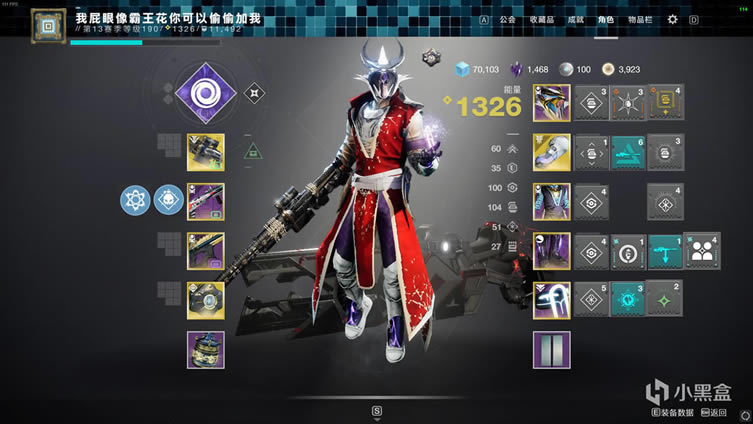Screen dimensions: 753x424
Task: Select the warlock bond class item
Action: [x=551, y=300]
